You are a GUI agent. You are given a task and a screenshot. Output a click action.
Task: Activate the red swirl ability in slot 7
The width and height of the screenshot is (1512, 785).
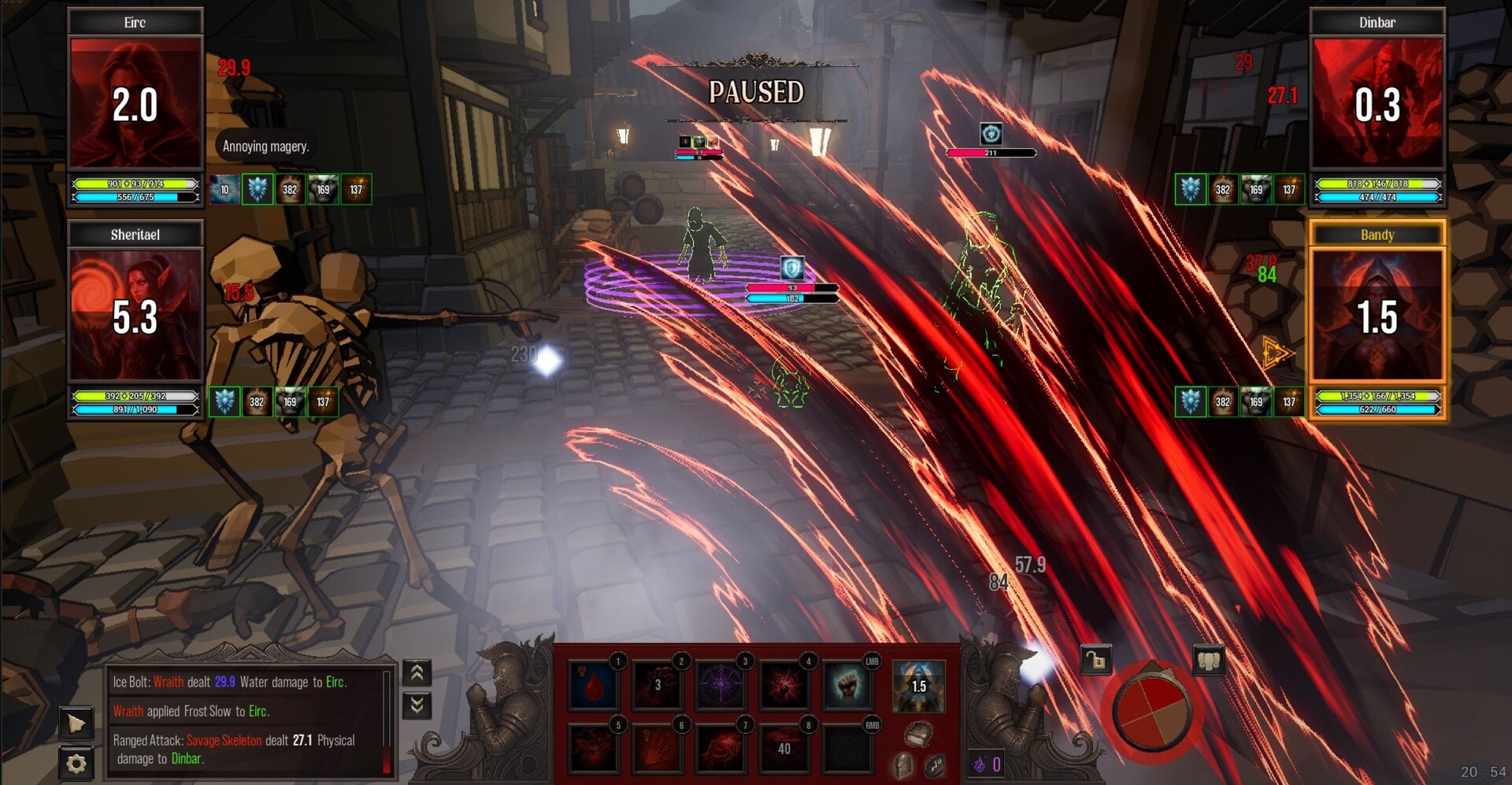(x=721, y=749)
